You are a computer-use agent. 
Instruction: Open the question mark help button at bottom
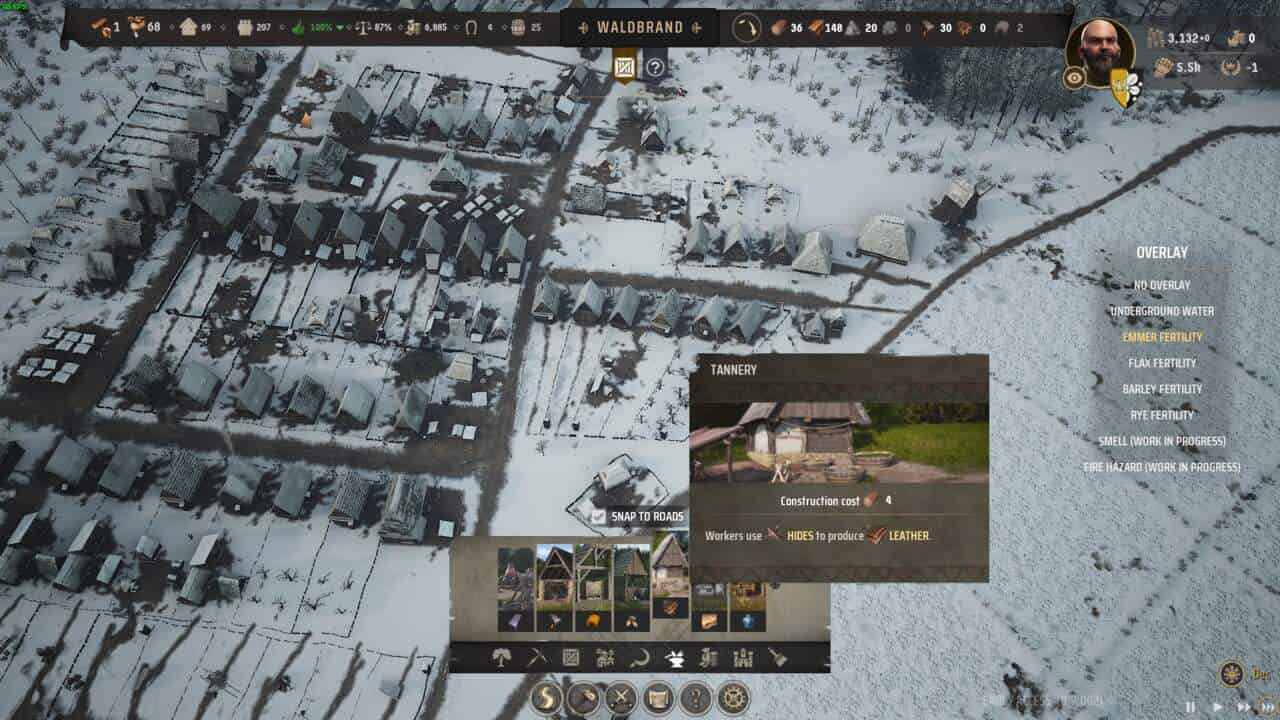pos(696,697)
